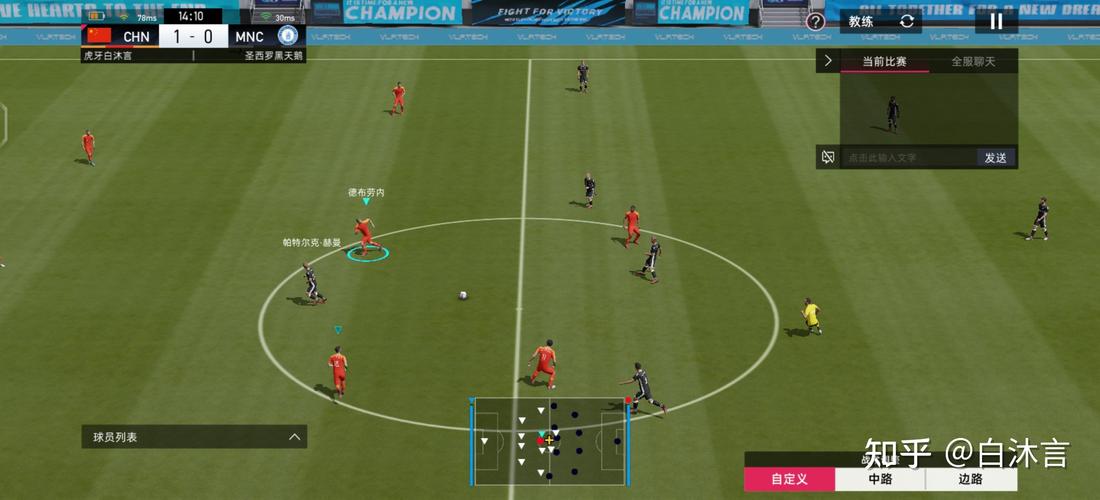Open the question mark help icon
The height and width of the screenshot is (500, 1100).
816,22
